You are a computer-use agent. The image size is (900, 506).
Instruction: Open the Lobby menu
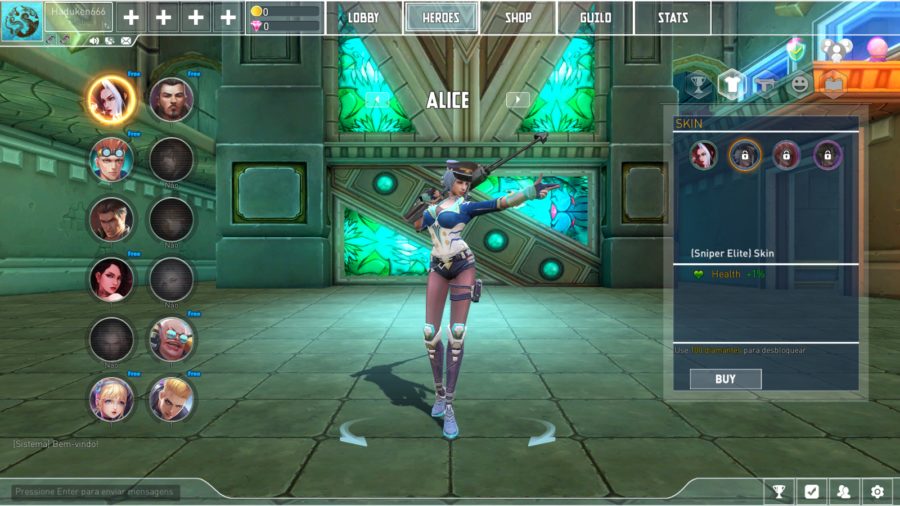[x=363, y=18]
